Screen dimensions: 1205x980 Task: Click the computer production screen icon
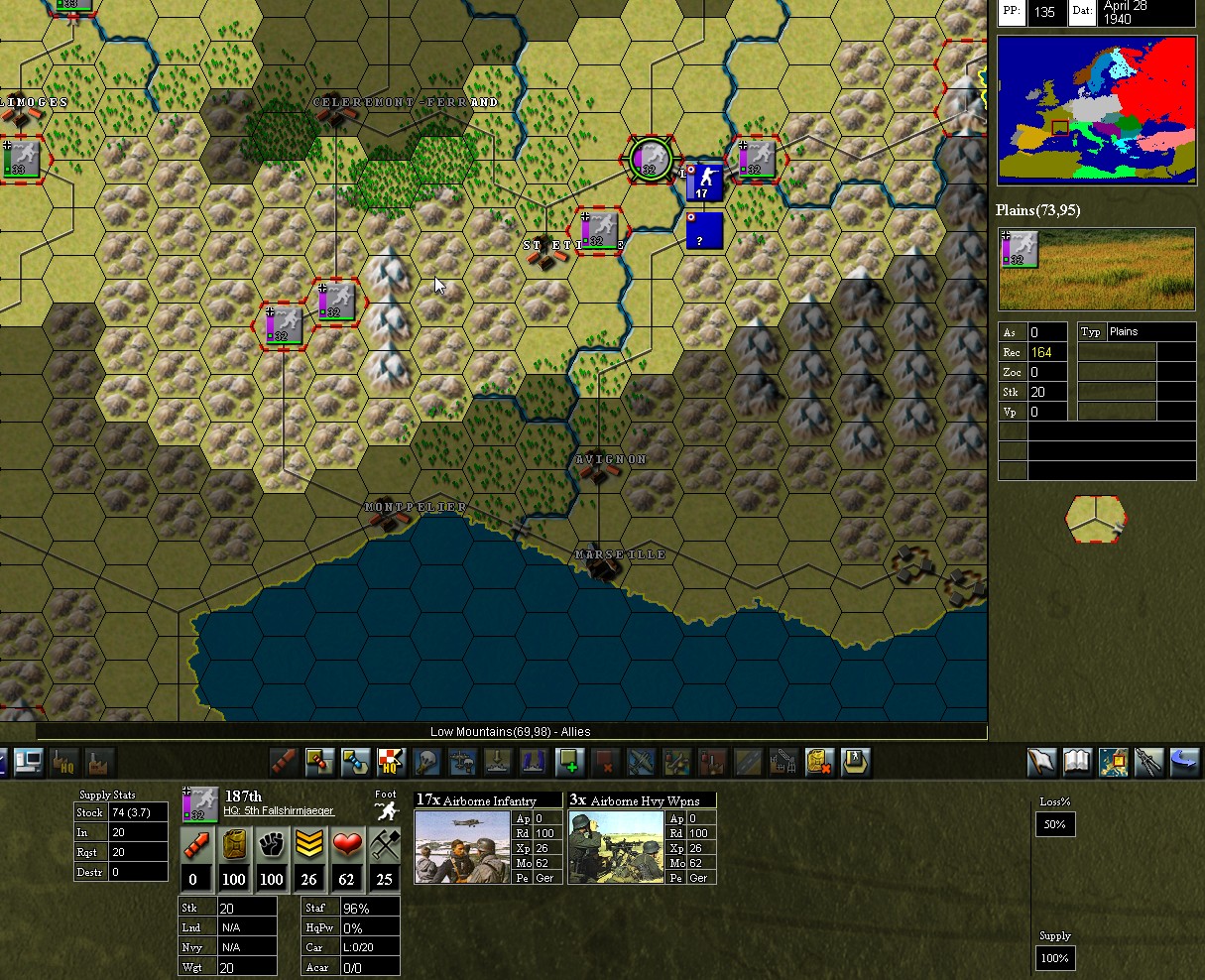click(28, 762)
